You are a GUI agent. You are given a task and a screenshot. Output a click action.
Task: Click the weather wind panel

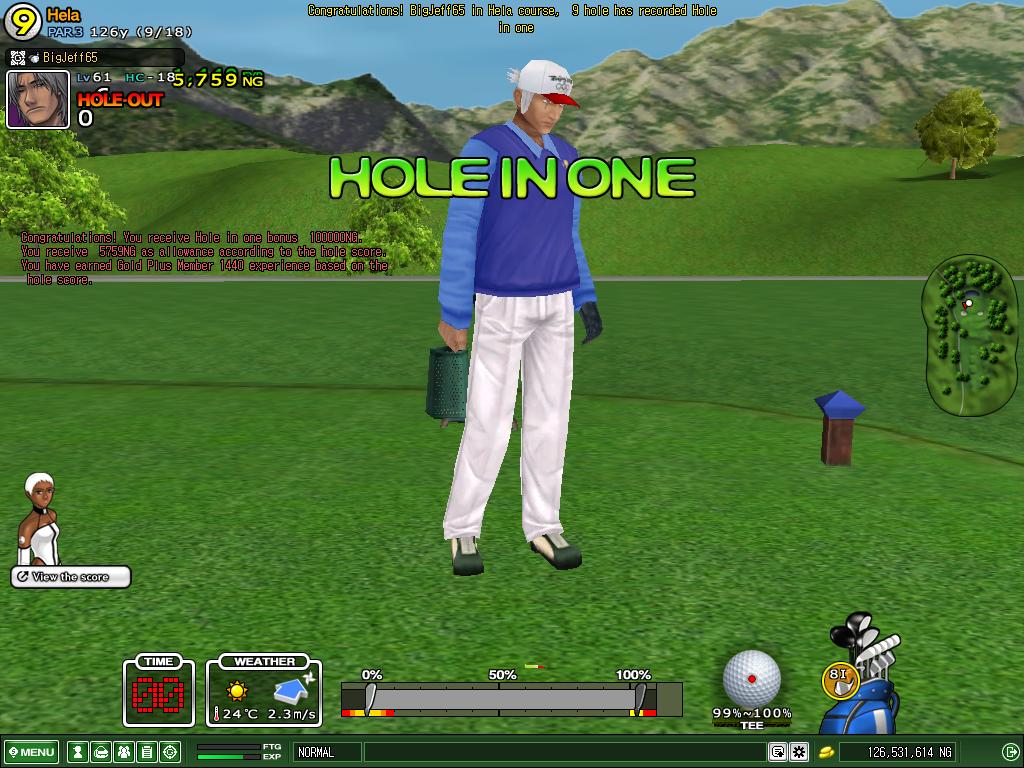click(264, 691)
